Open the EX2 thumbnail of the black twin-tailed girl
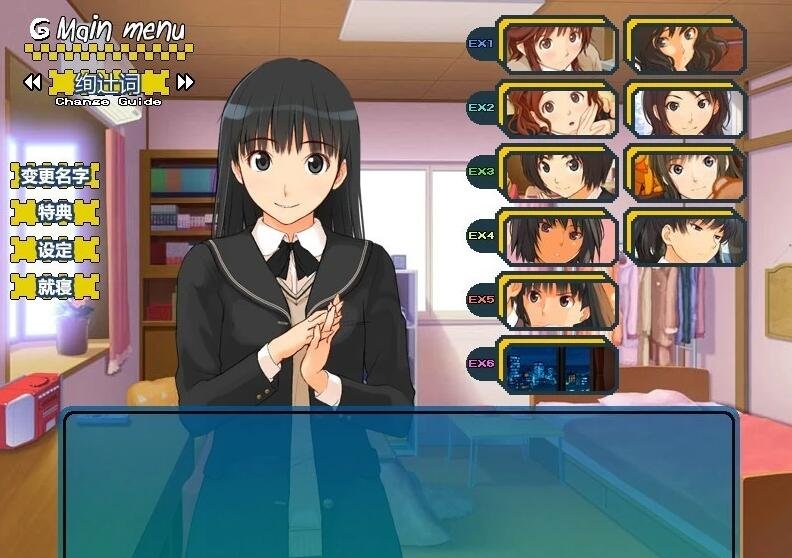Viewport: 792px width, 558px height. tap(685, 109)
